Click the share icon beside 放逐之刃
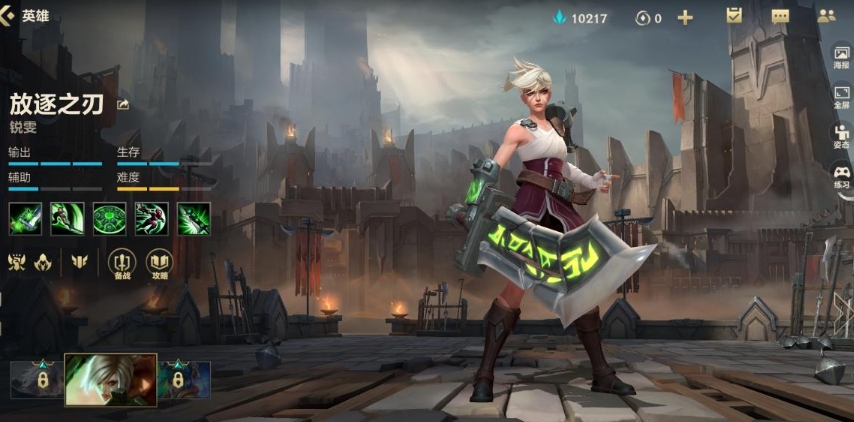 (123, 104)
